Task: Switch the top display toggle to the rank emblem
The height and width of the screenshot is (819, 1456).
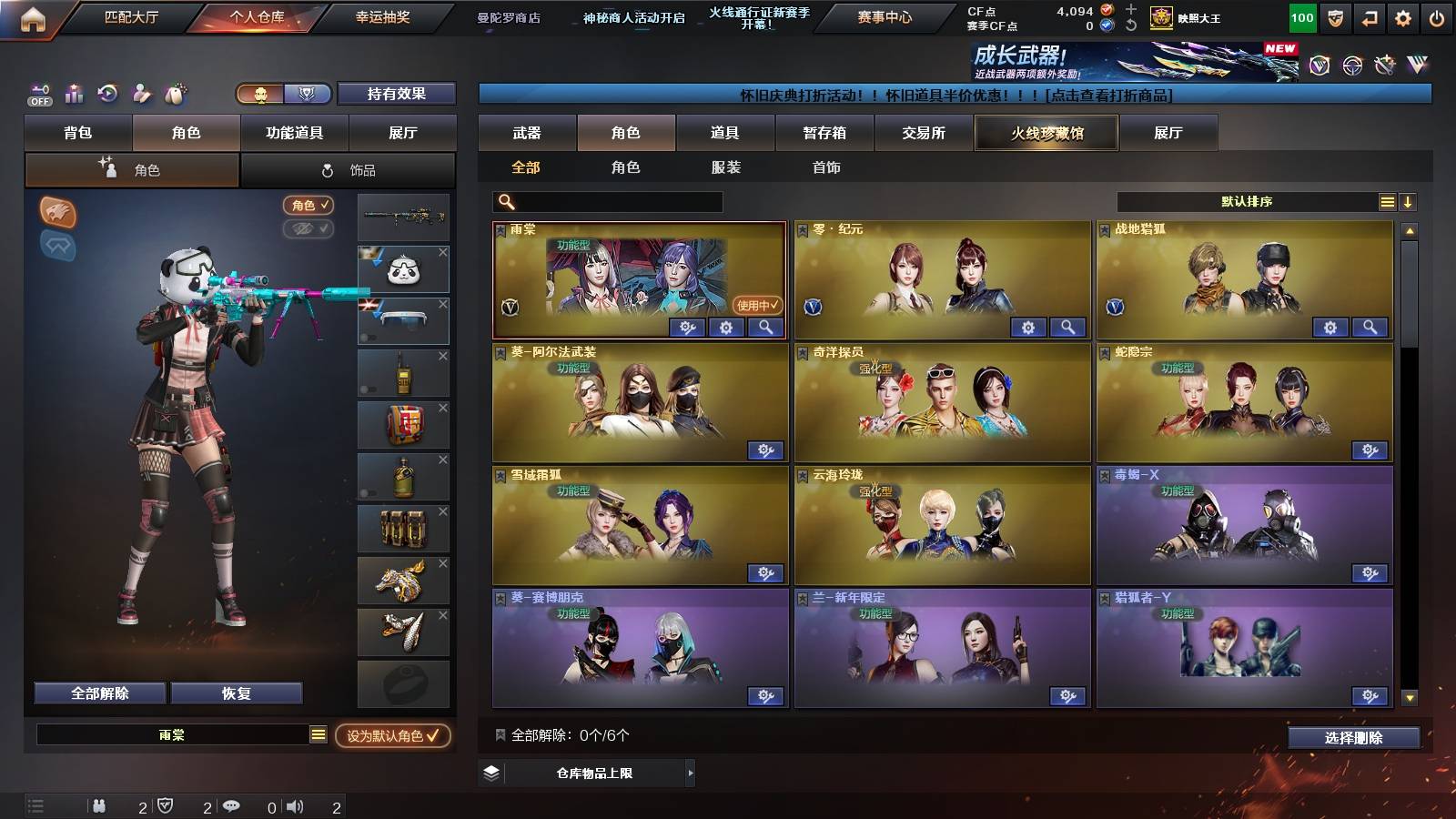Action: coord(307,93)
